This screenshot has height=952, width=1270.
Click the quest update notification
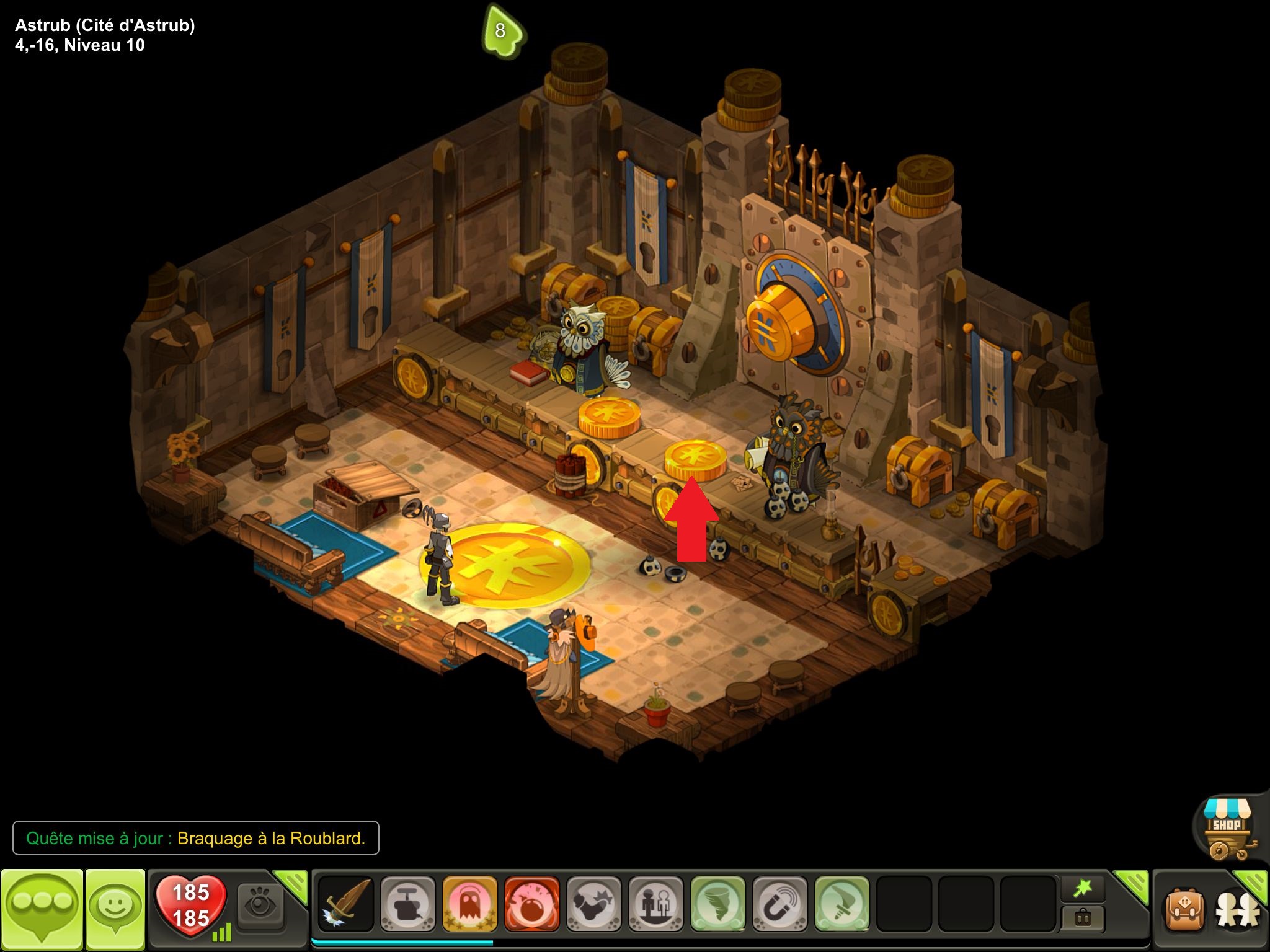click(195, 838)
